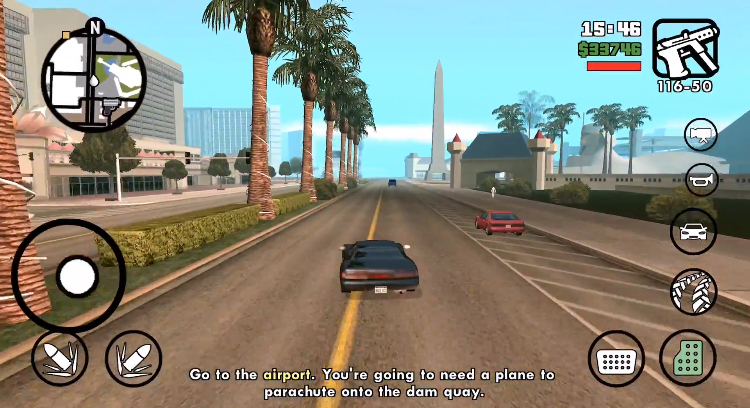Activate the handbrake tire-tracks button
This screenshot has height=408, width=750.
(x=692, y=291)
